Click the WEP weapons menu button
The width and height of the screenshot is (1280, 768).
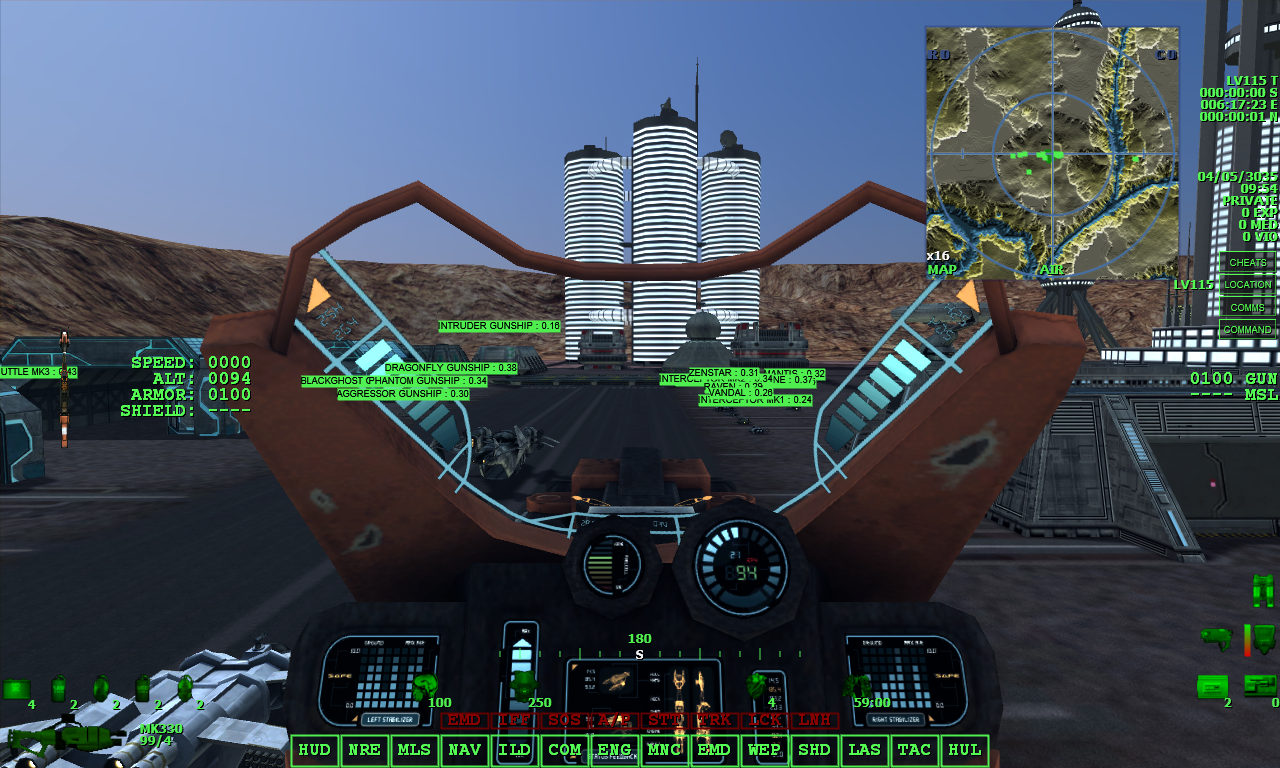click(765, 750)
